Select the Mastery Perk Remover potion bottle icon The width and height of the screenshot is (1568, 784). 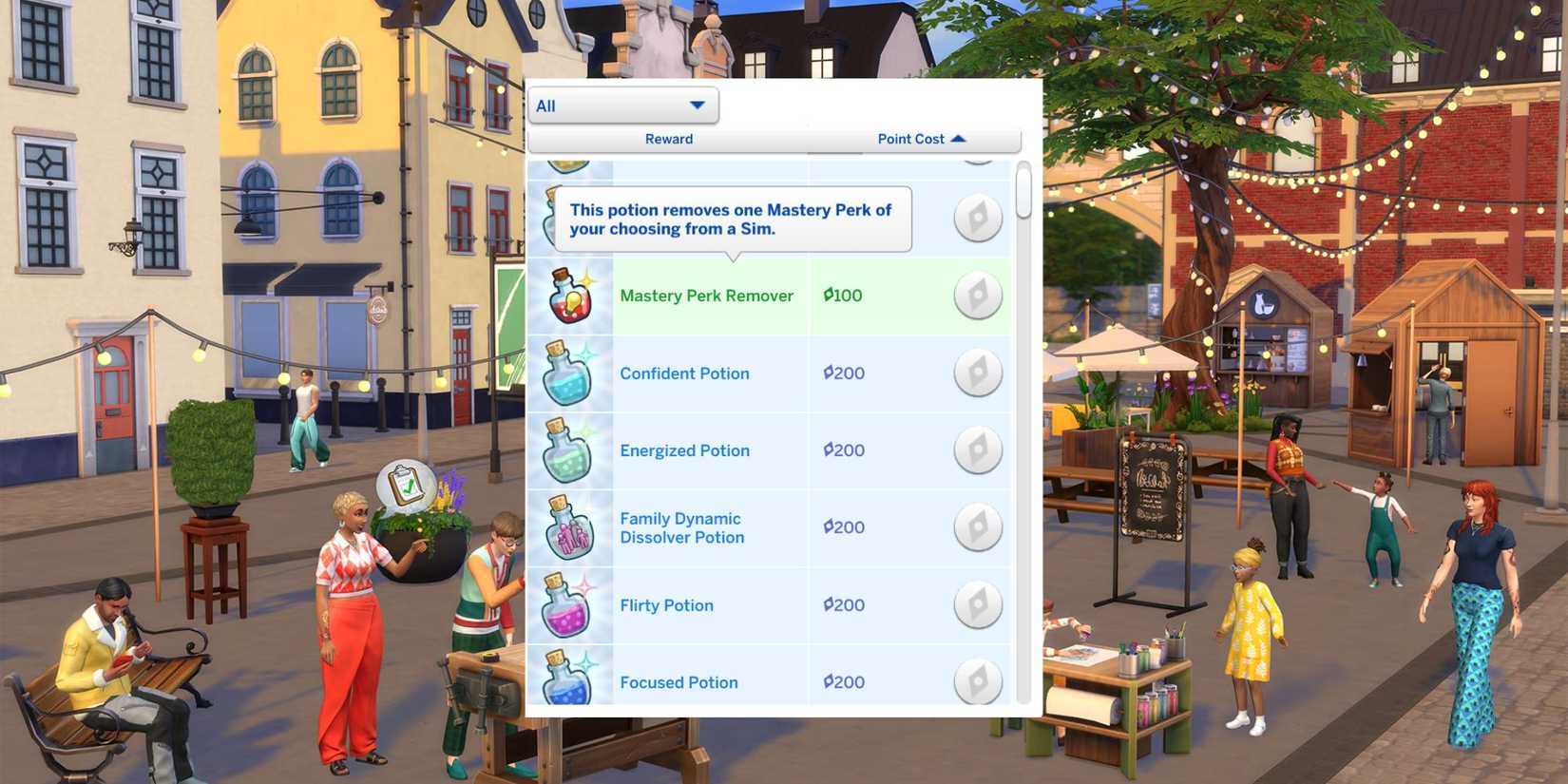coord(568,296)
